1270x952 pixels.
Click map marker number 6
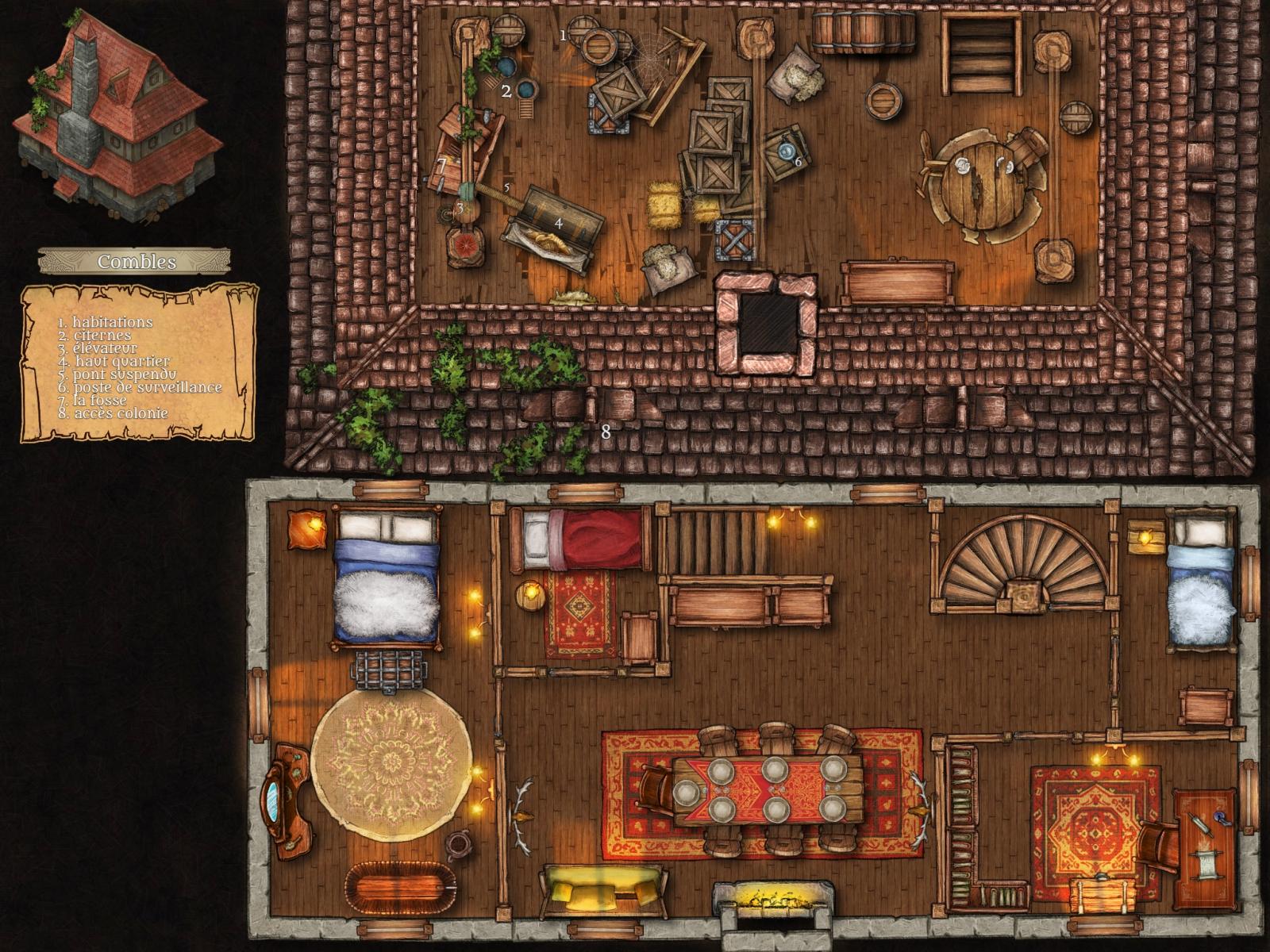pyautogui.click(x=798, y=161)
